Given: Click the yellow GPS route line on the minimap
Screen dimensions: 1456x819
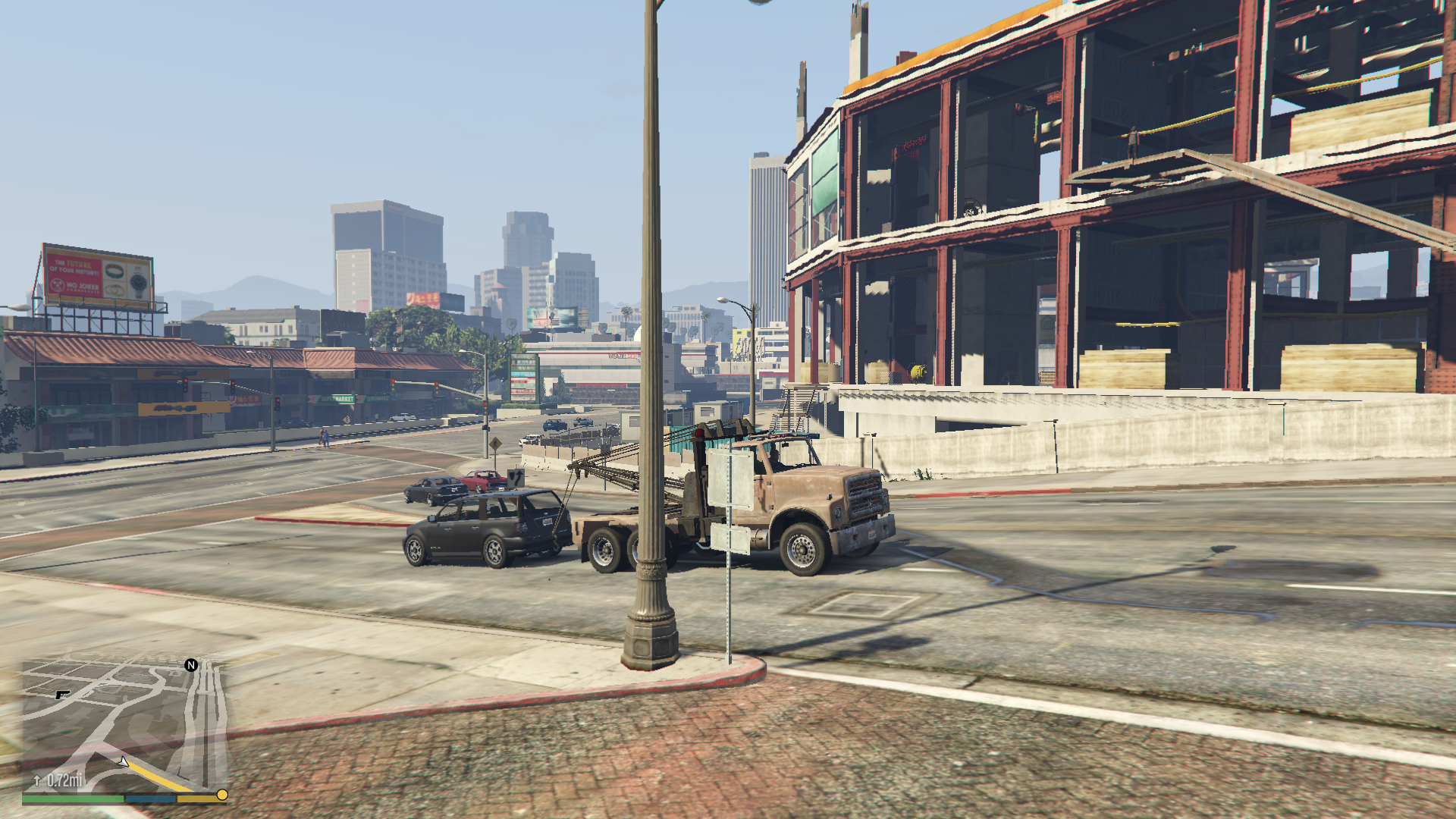Looking at the screenshot, I should click(x=155, y=776).
